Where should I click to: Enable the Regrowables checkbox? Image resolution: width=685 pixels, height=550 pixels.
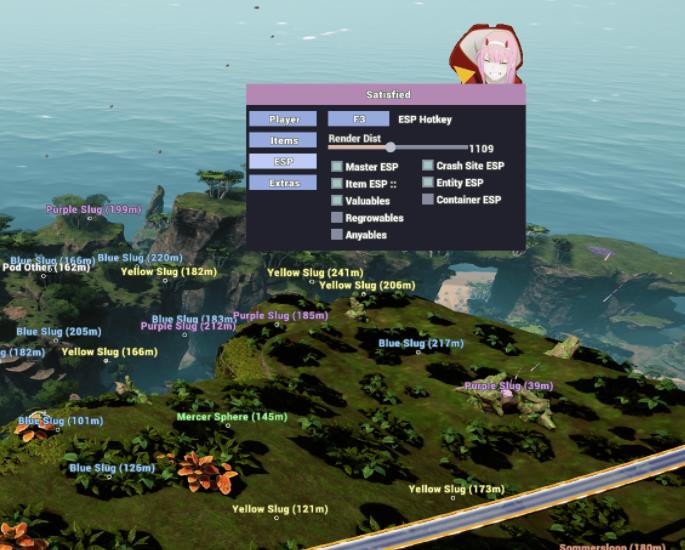tap(337, 218)
